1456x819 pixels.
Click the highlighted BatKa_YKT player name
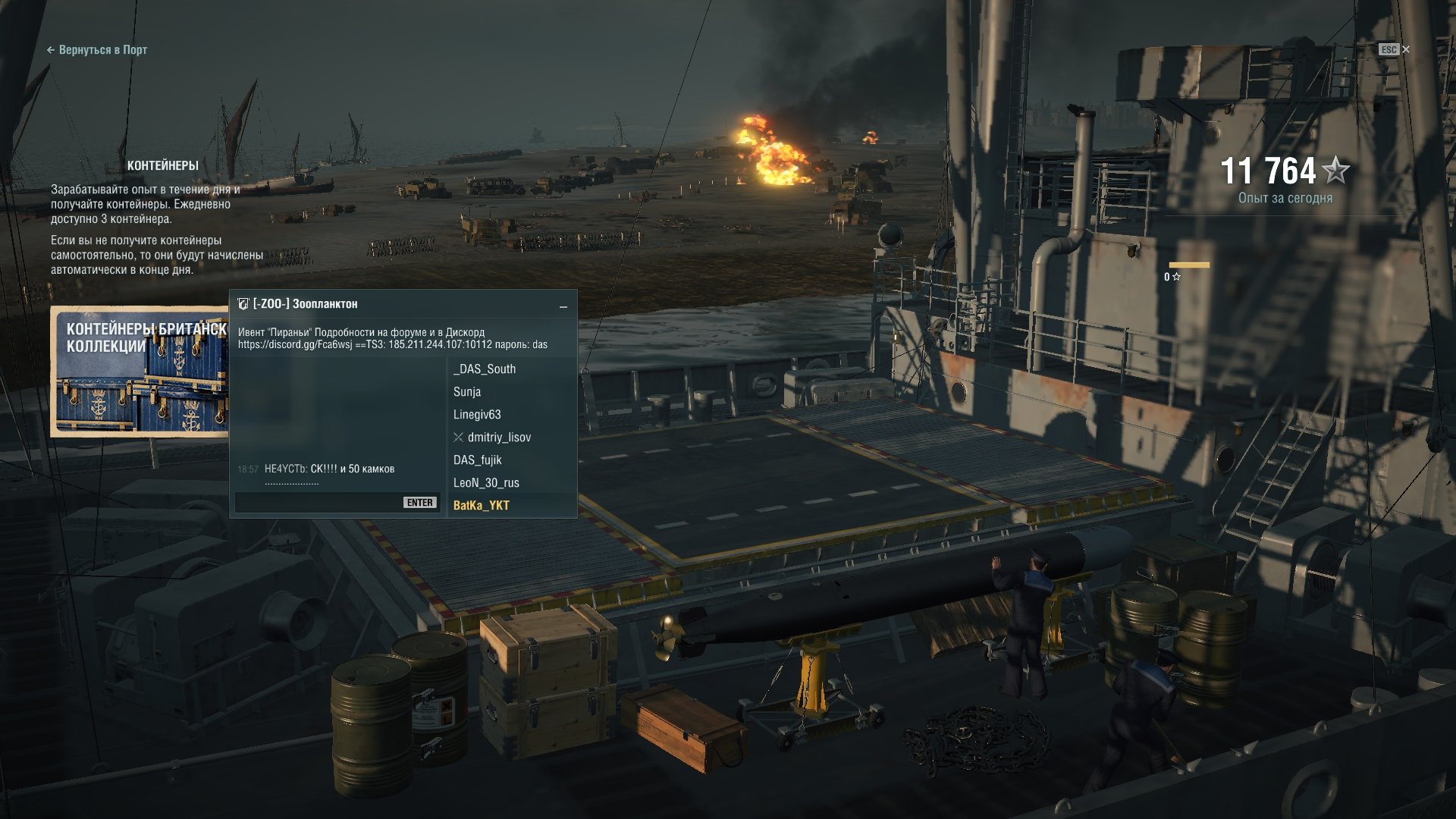[482, 506]
